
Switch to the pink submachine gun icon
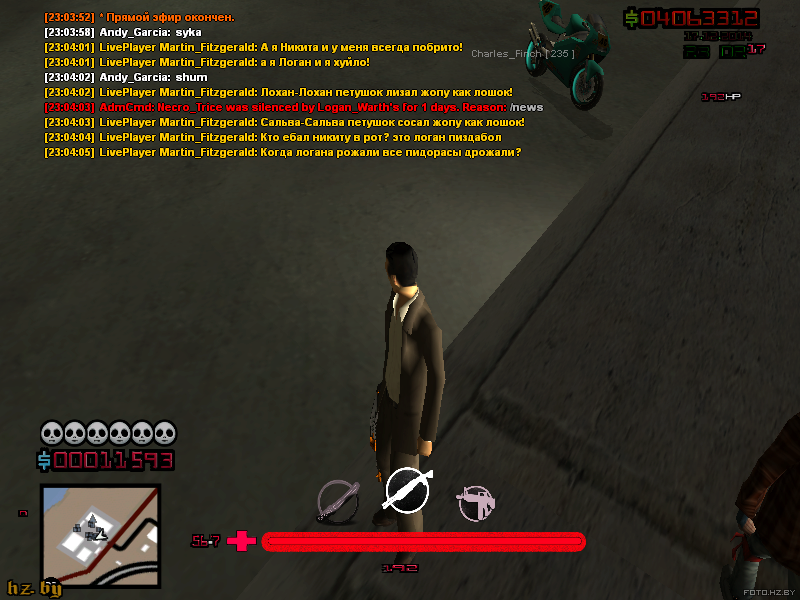pos(475,503)
